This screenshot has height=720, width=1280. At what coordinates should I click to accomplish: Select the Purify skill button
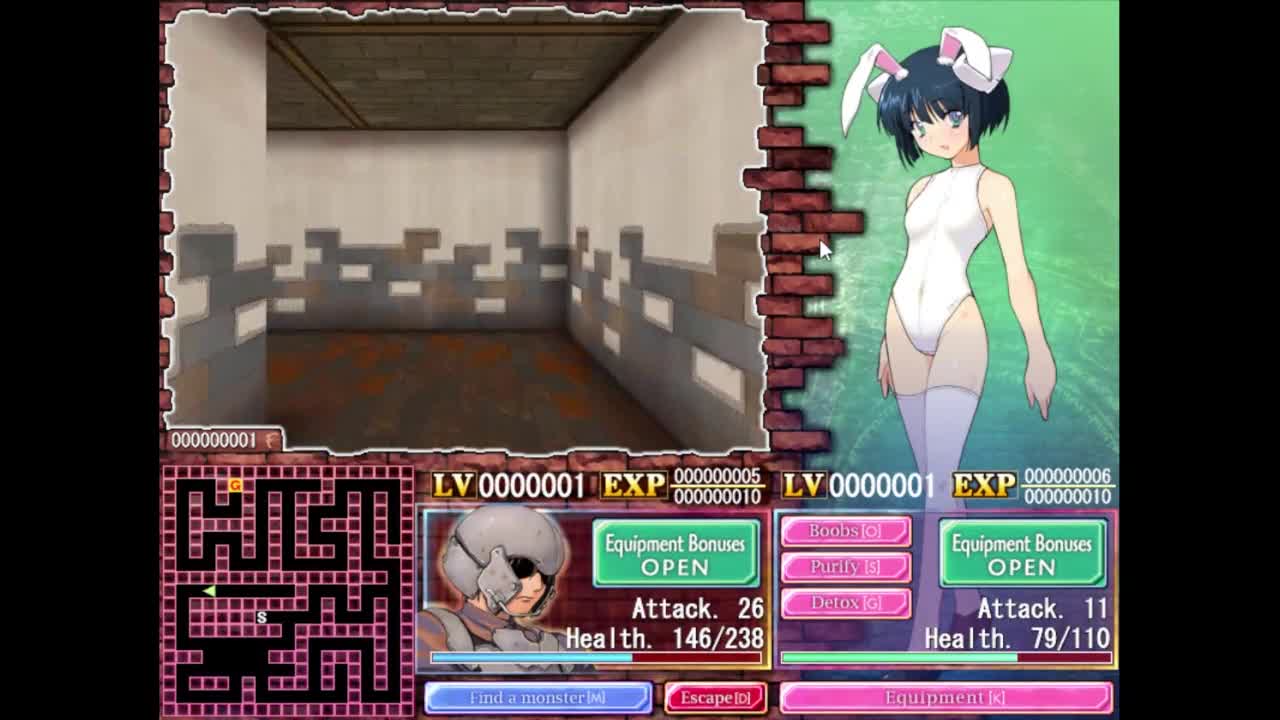[845, 567]
